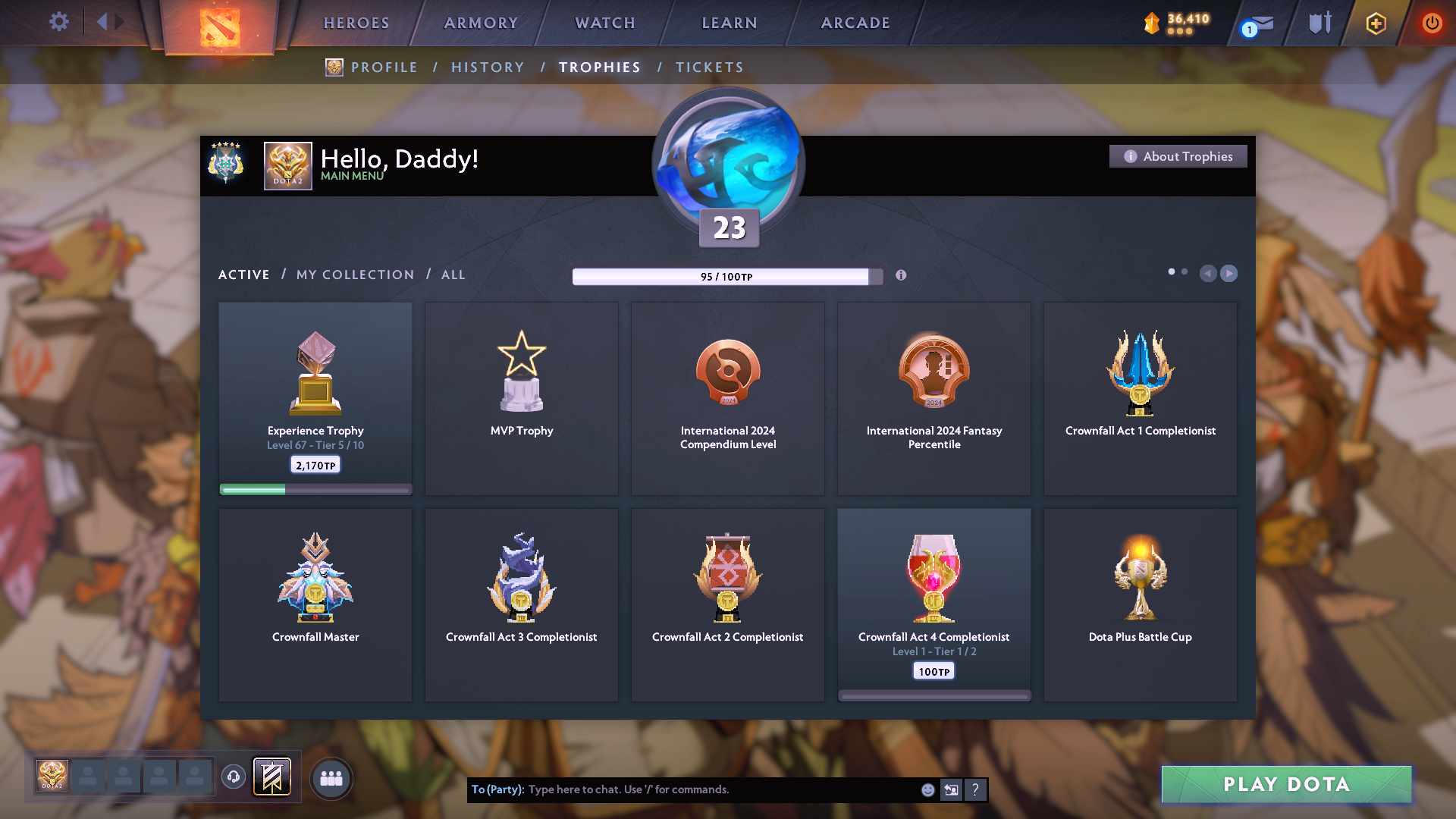Open the friends list icon

tap(331, 777)
